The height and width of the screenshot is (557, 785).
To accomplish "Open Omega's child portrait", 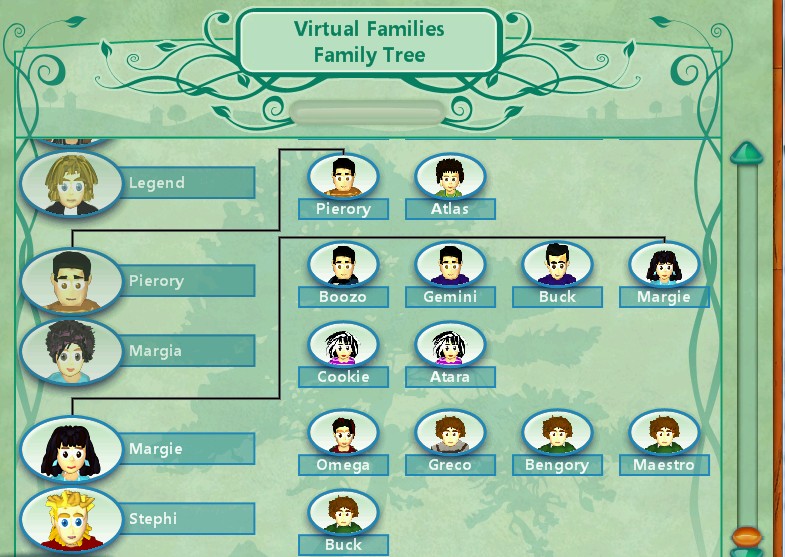I will point(343,433).
